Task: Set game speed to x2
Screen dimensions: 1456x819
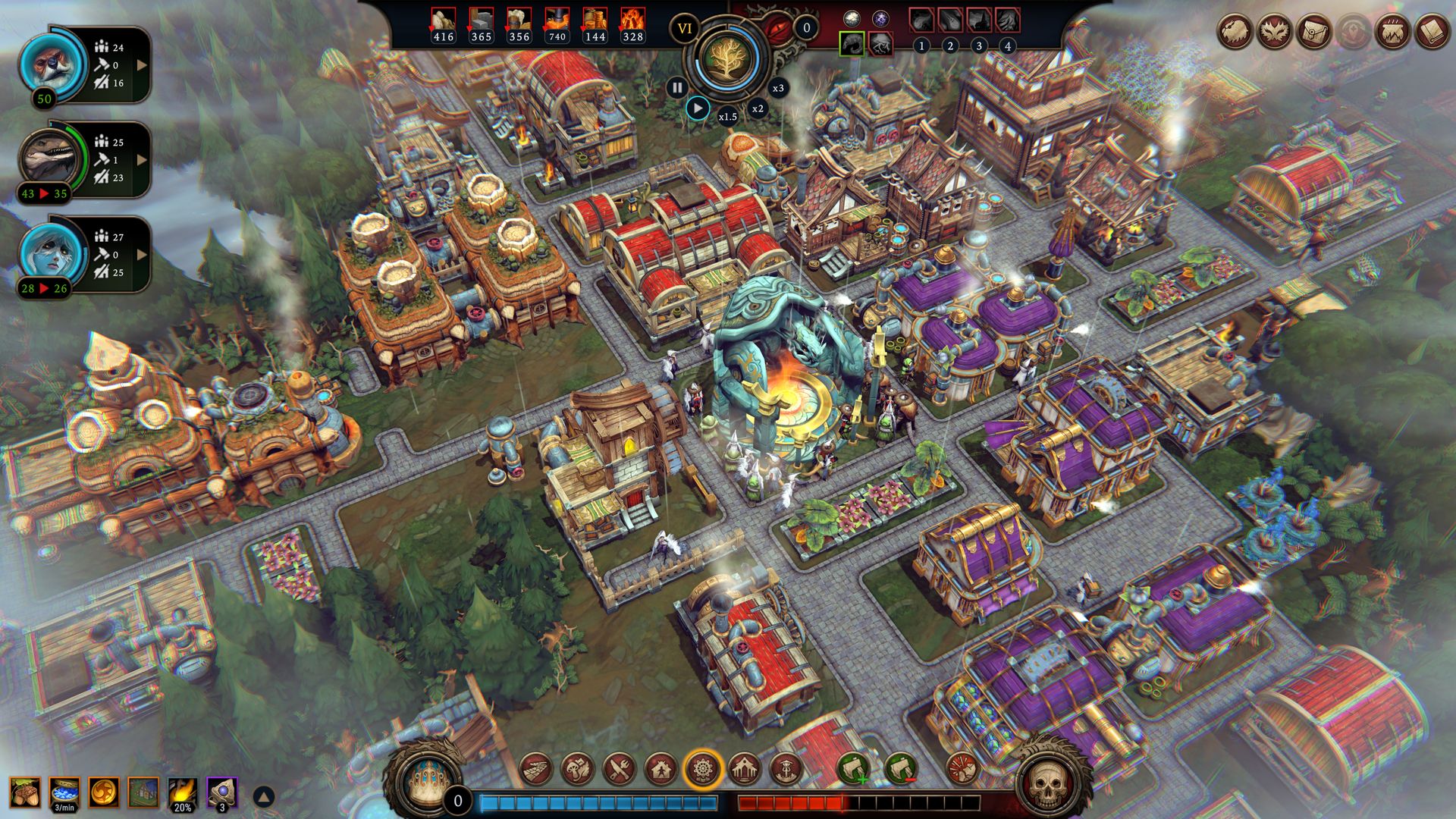Action: 758,108
